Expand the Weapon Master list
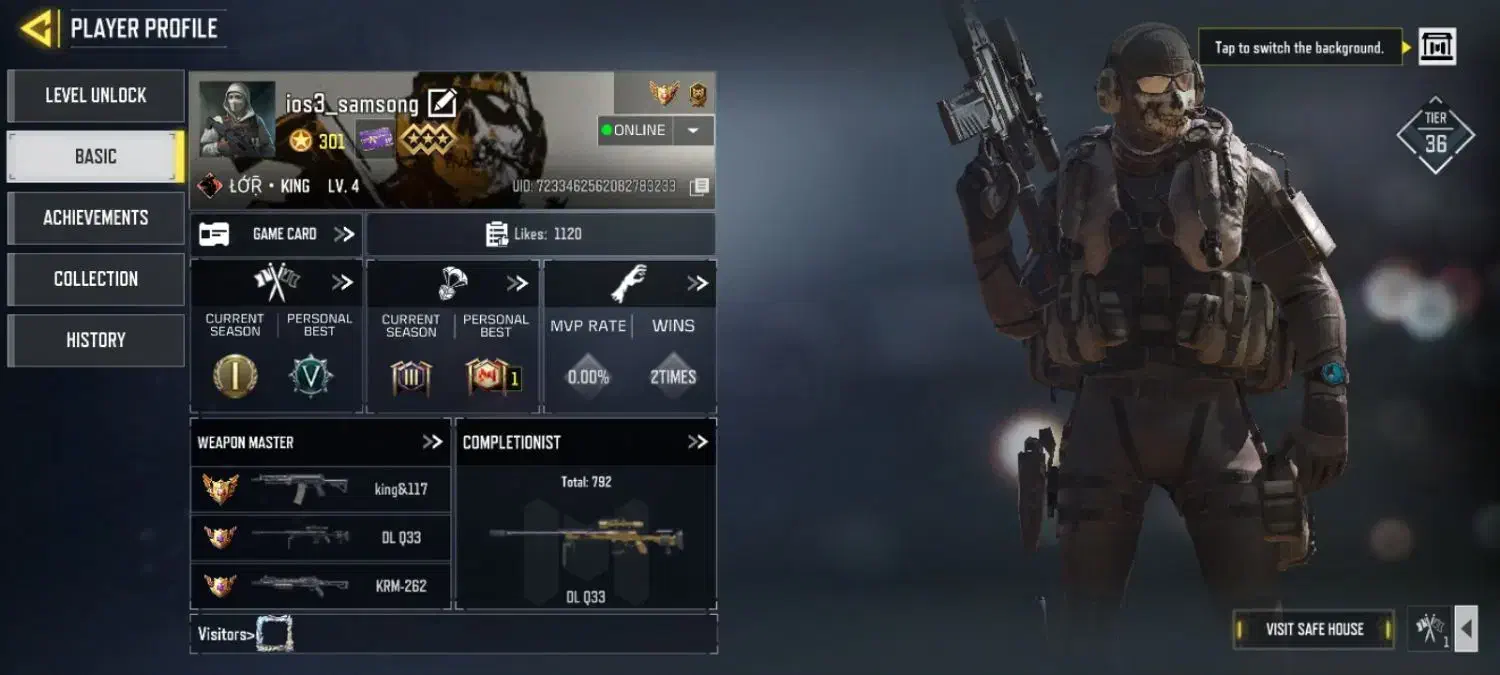Screen dimensions: 1500x675 (432, 442)
